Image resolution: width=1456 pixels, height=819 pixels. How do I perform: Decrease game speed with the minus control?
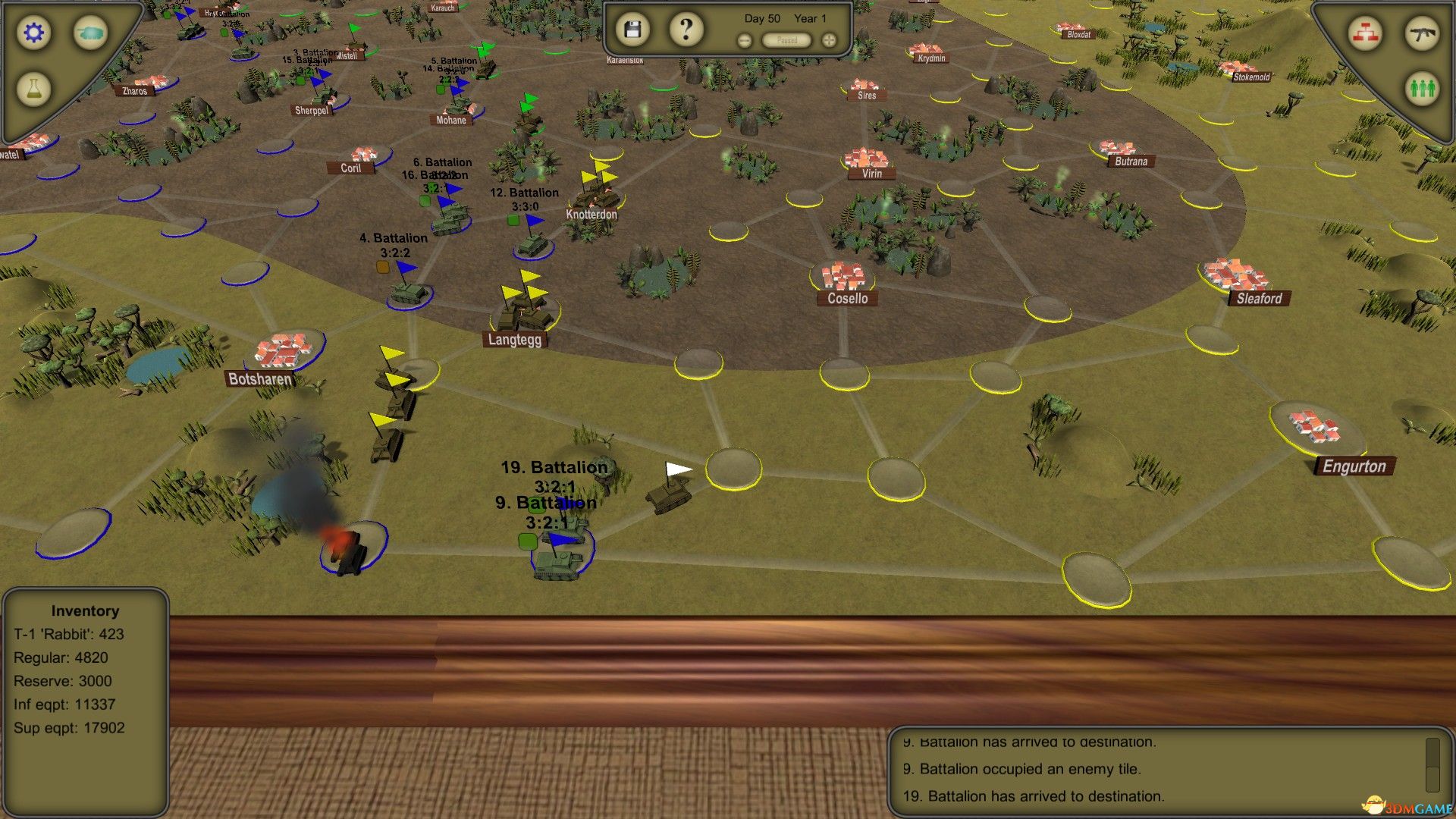pyautogui.click(x=745, y=40)
